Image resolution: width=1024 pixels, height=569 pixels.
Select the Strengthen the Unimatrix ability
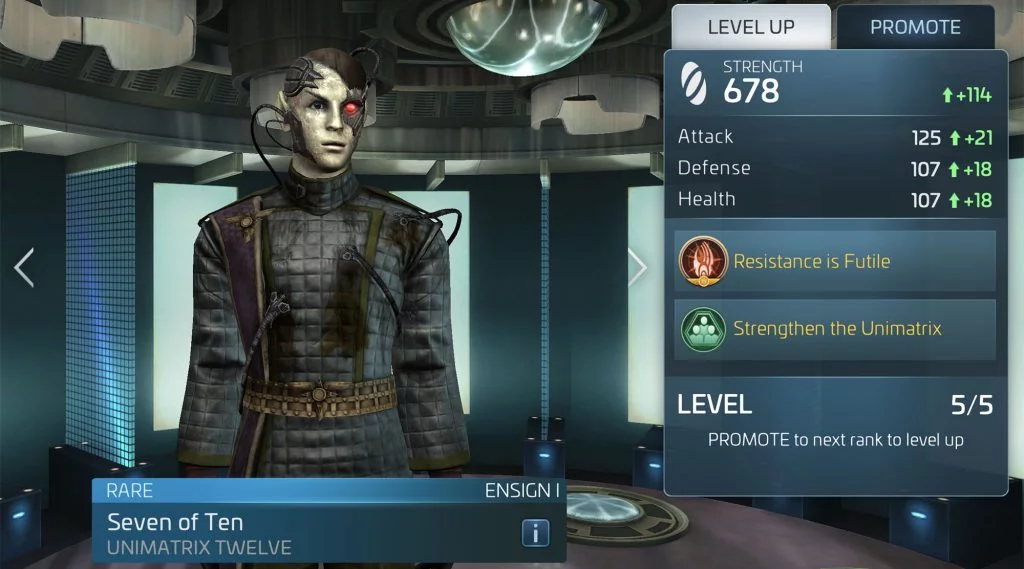(x=835, y=329)
